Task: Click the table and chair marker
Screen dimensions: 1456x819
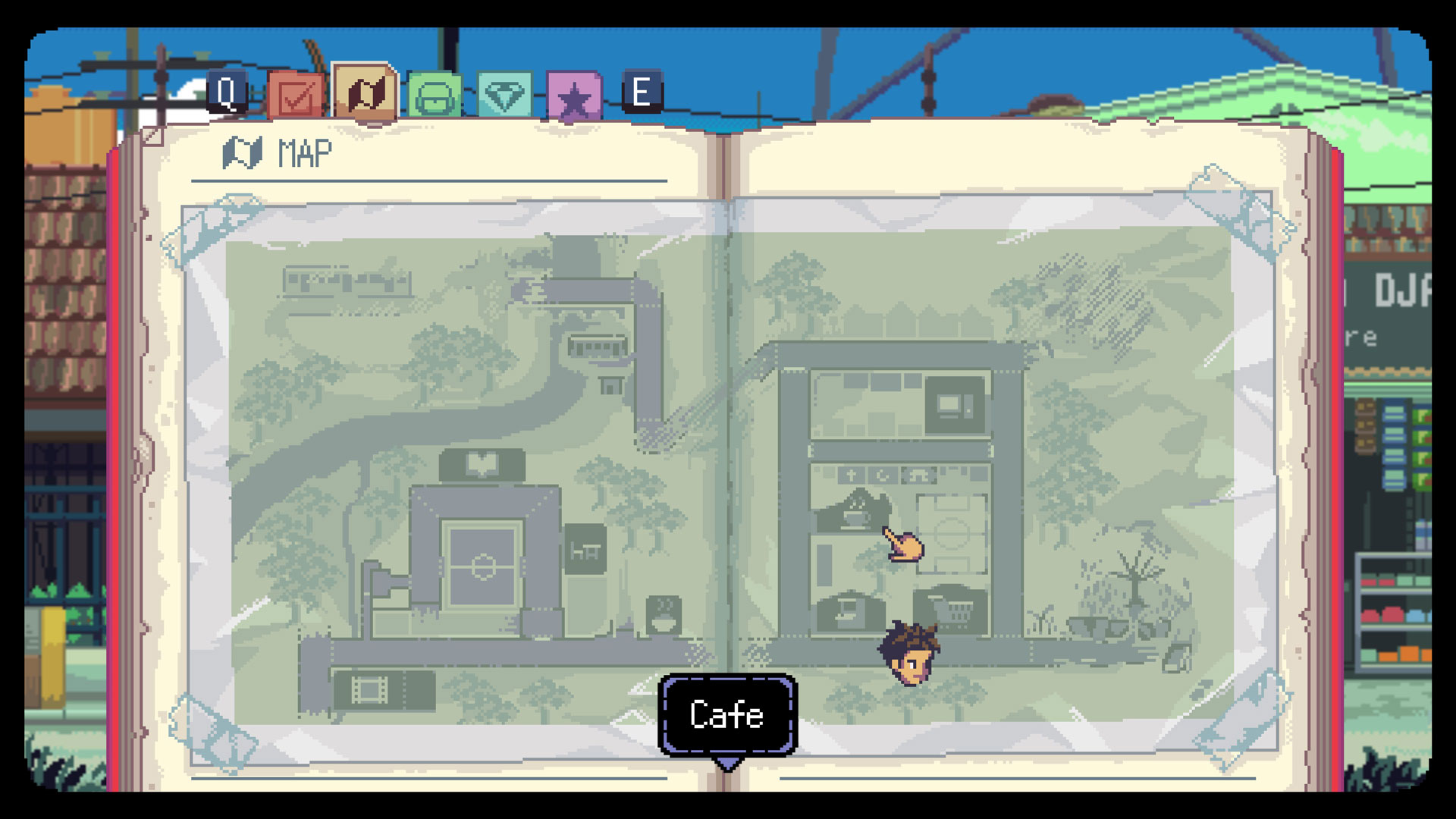Action: [585, 550]
